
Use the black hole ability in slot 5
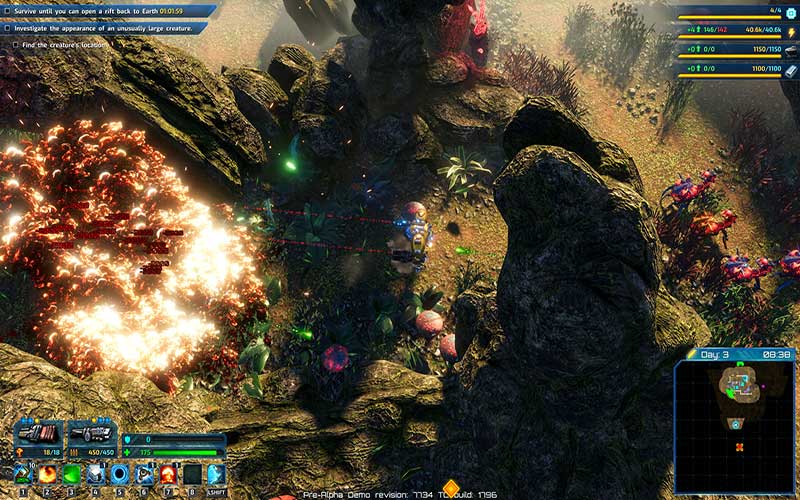click(120, 474)
